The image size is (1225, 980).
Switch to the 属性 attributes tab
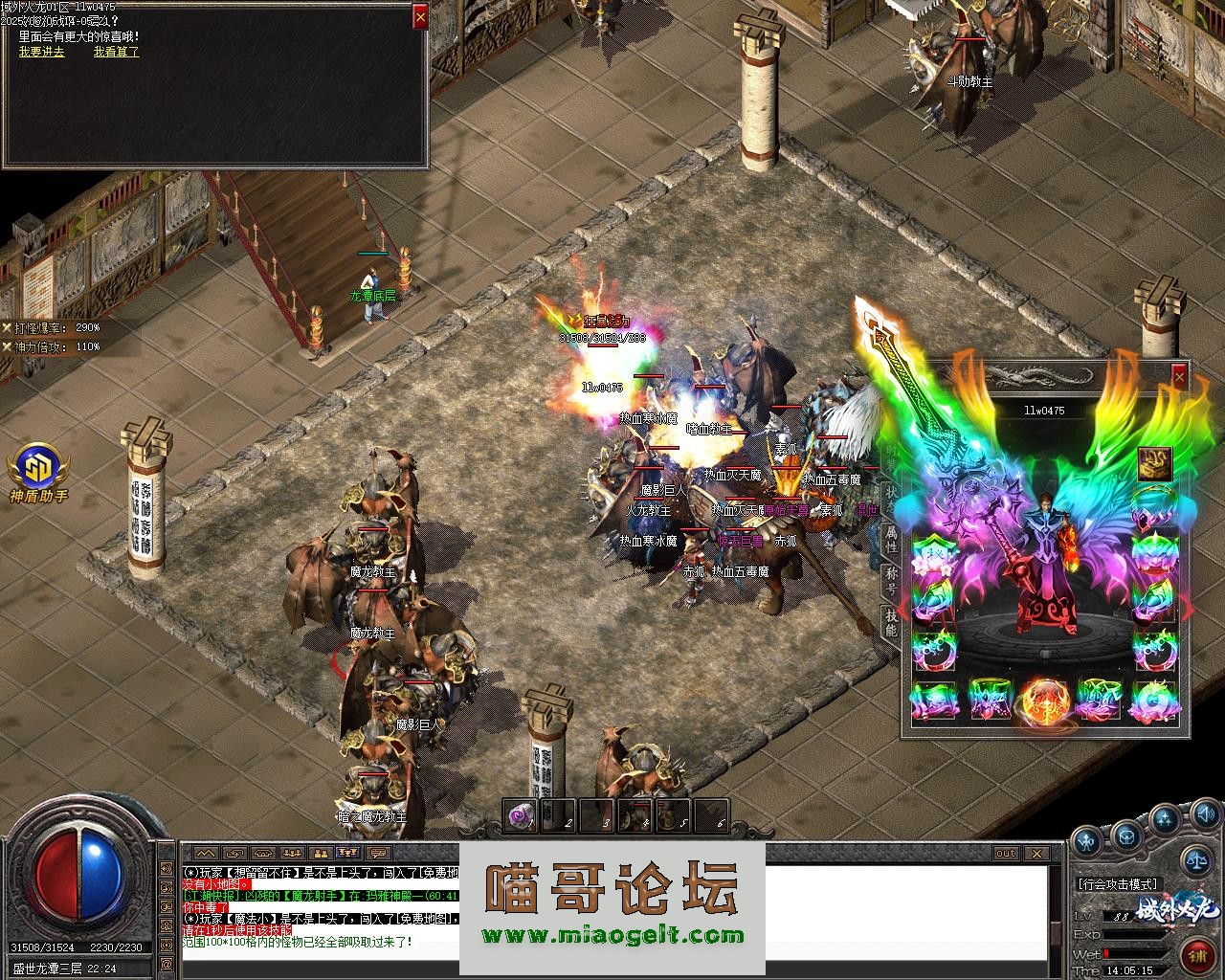tap(890, 539)
